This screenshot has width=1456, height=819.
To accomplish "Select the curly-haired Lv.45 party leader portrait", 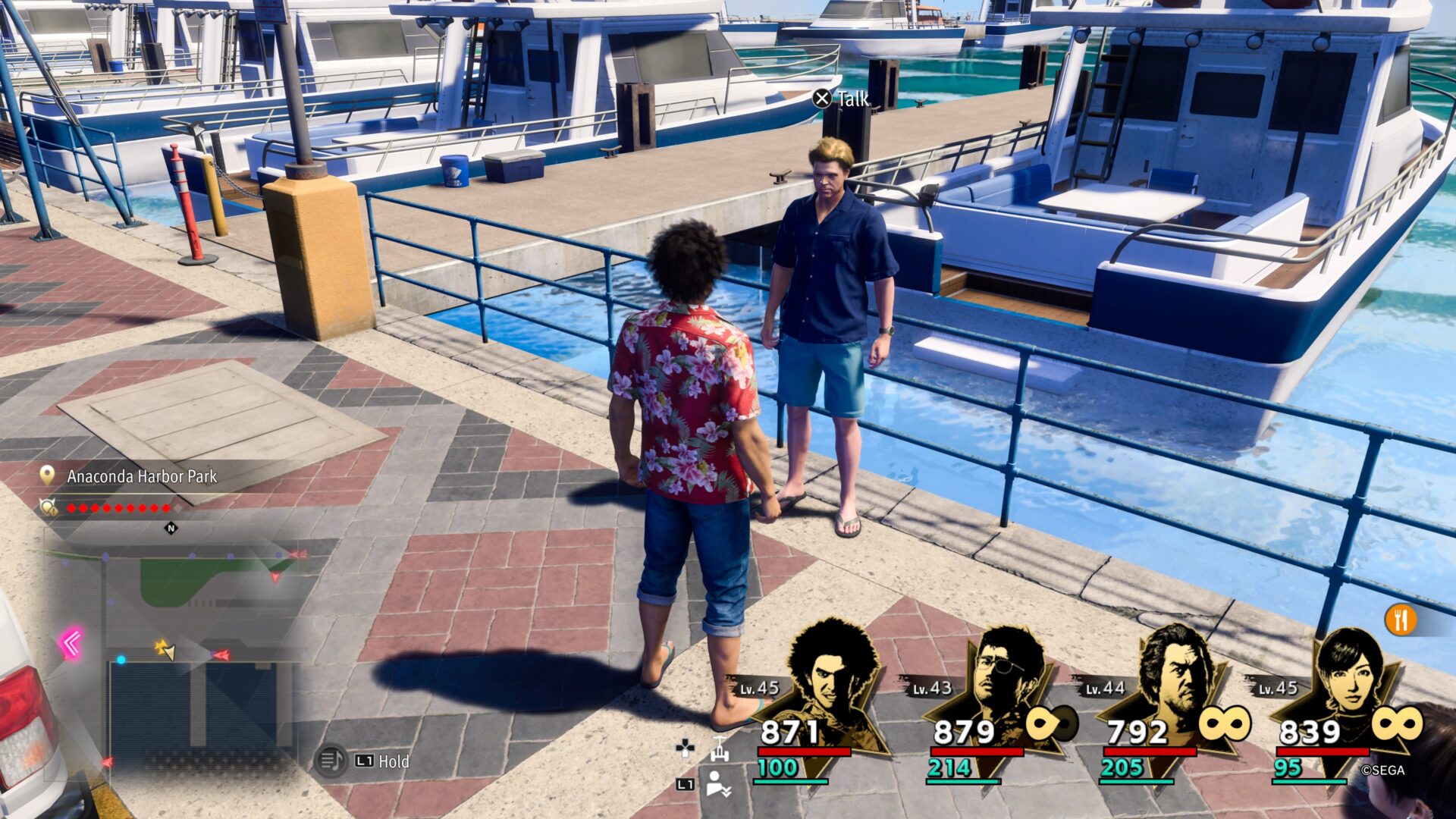I will pos(830,675).
